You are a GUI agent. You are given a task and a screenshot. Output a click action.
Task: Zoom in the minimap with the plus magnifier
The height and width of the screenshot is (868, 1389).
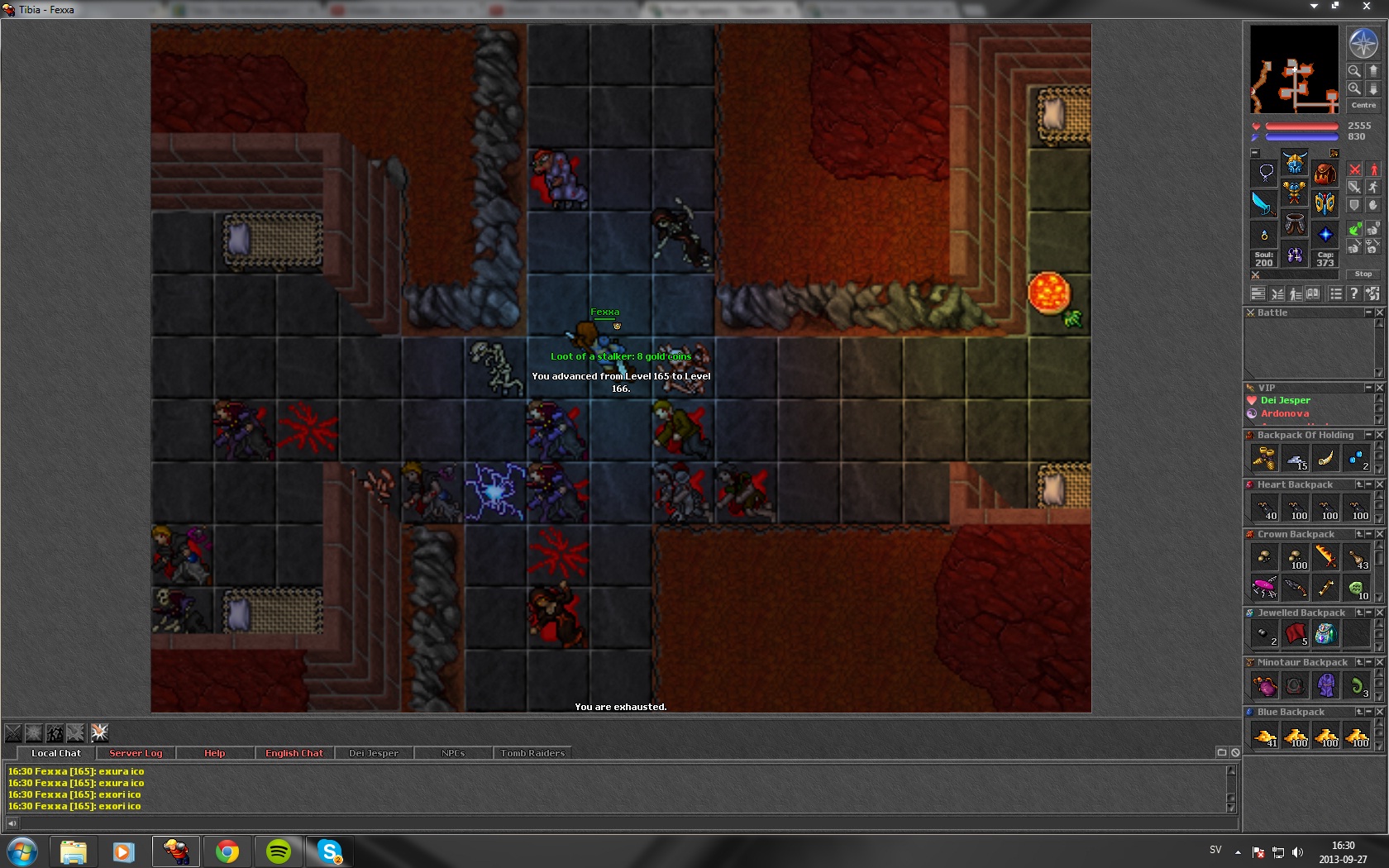click(1354, 88)
